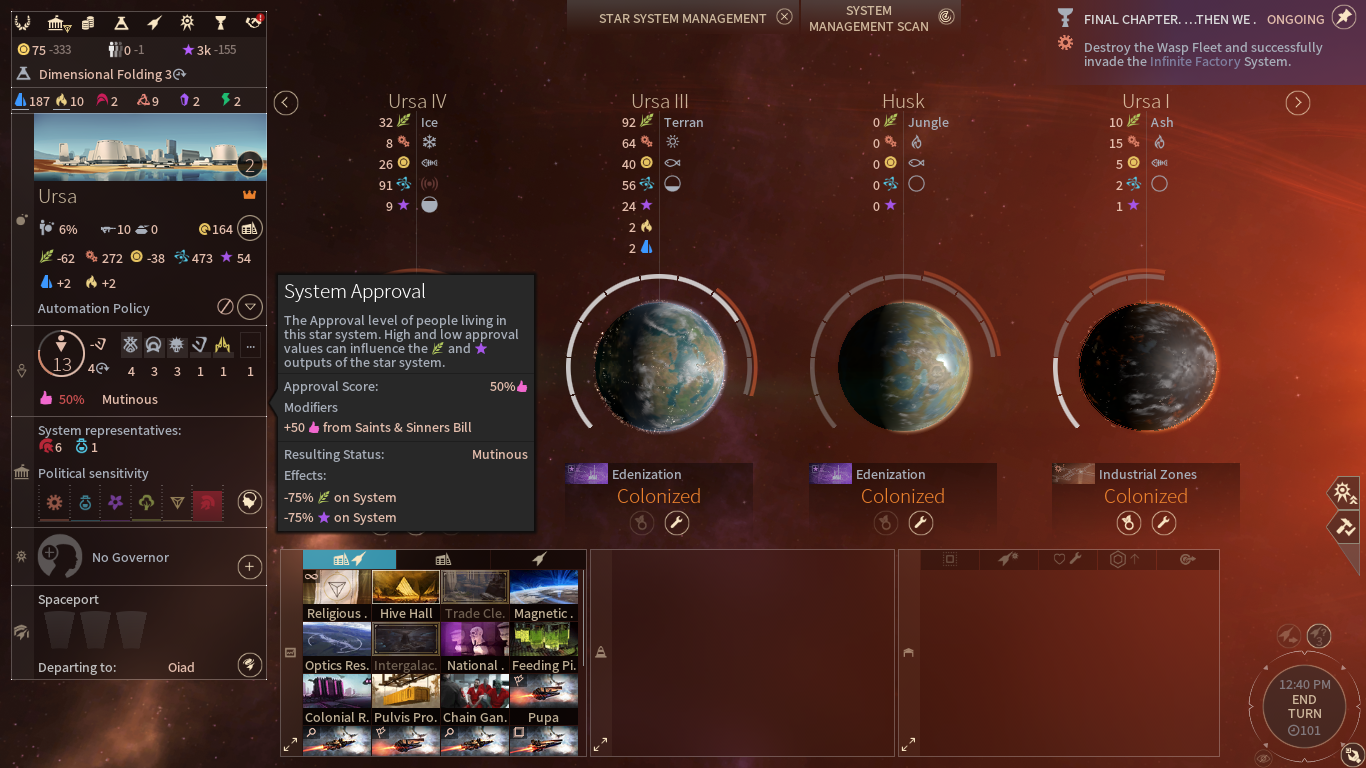Go to the previous star system arrow
Image resolution: width=1366 pixels, height=768 pixels.
click(x=286, y=103)
